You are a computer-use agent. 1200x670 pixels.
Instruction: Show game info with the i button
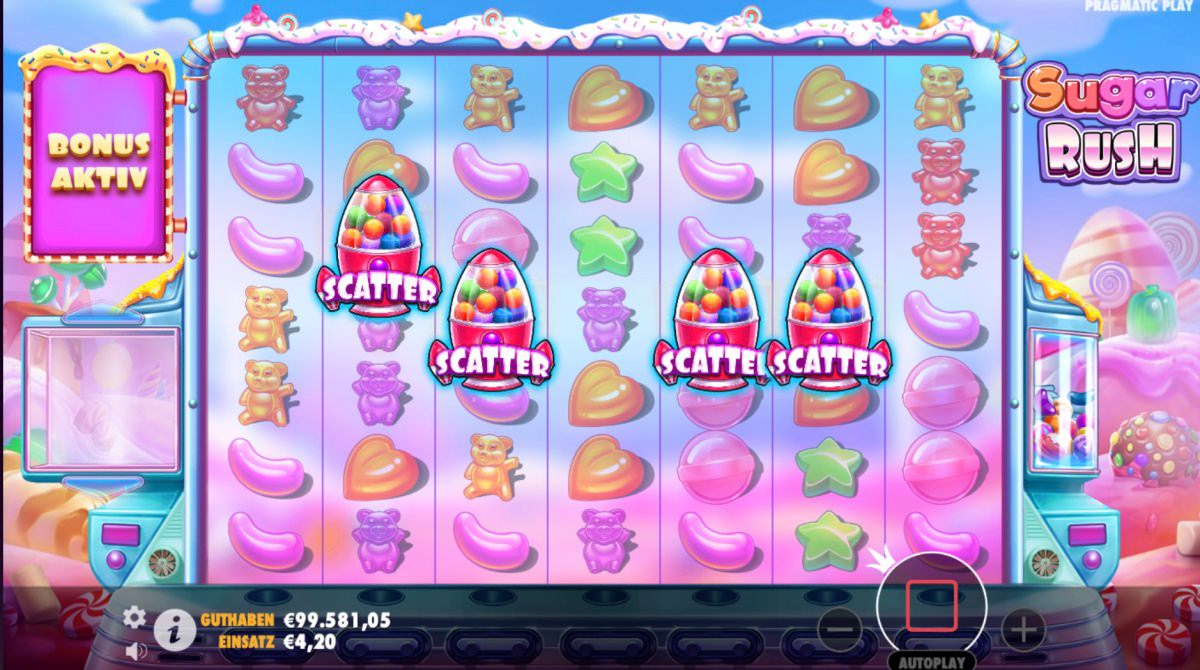[x=174, y=630]
